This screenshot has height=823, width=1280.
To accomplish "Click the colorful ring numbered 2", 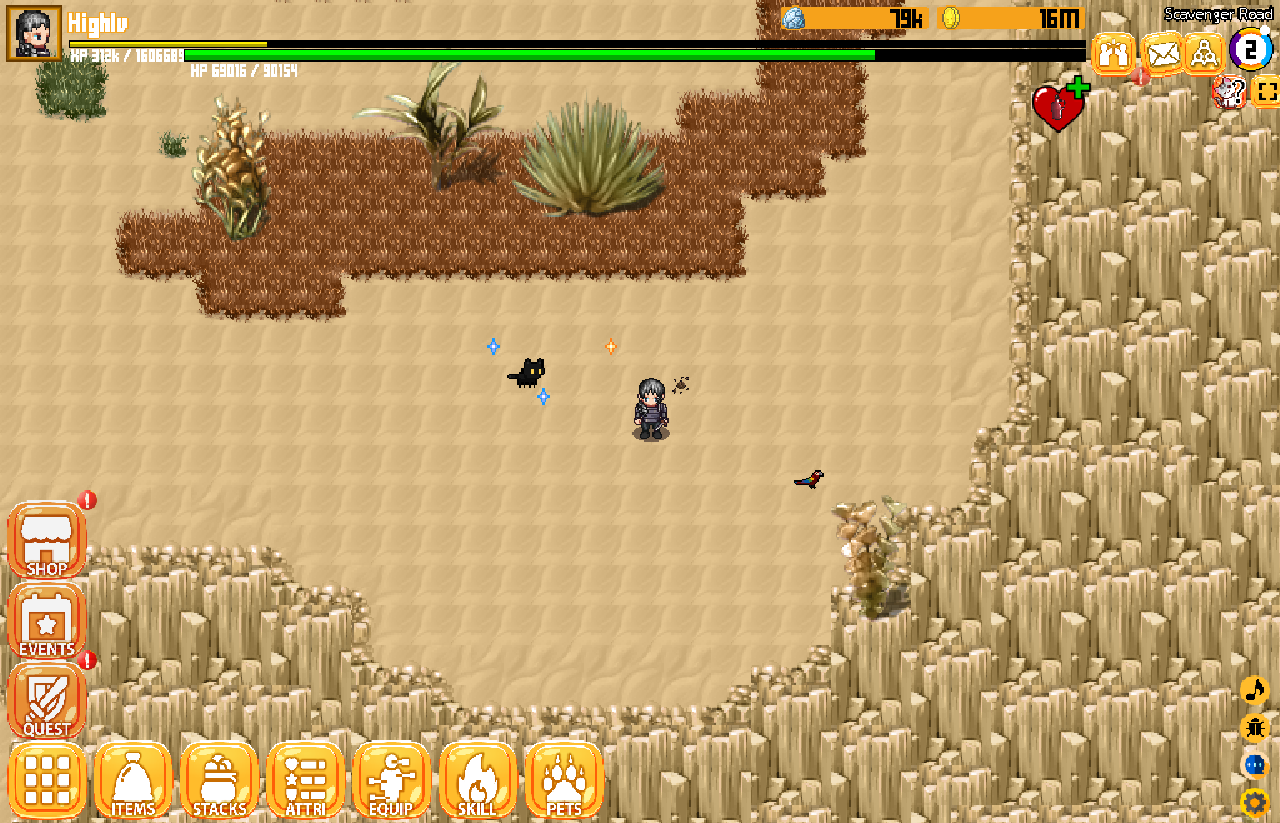I will (x=1250, y=50).
